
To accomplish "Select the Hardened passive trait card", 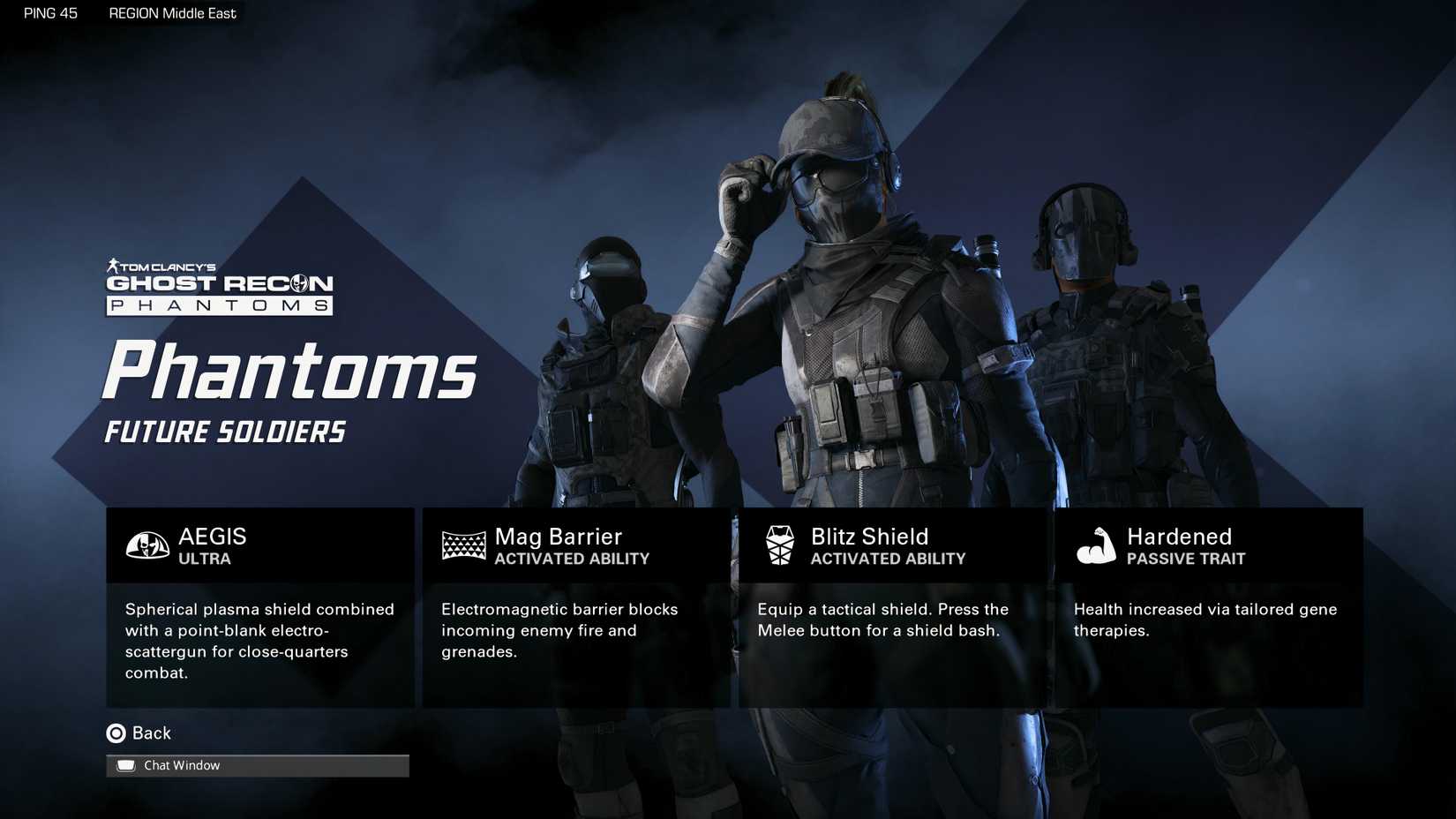I will pos(1207,607).
